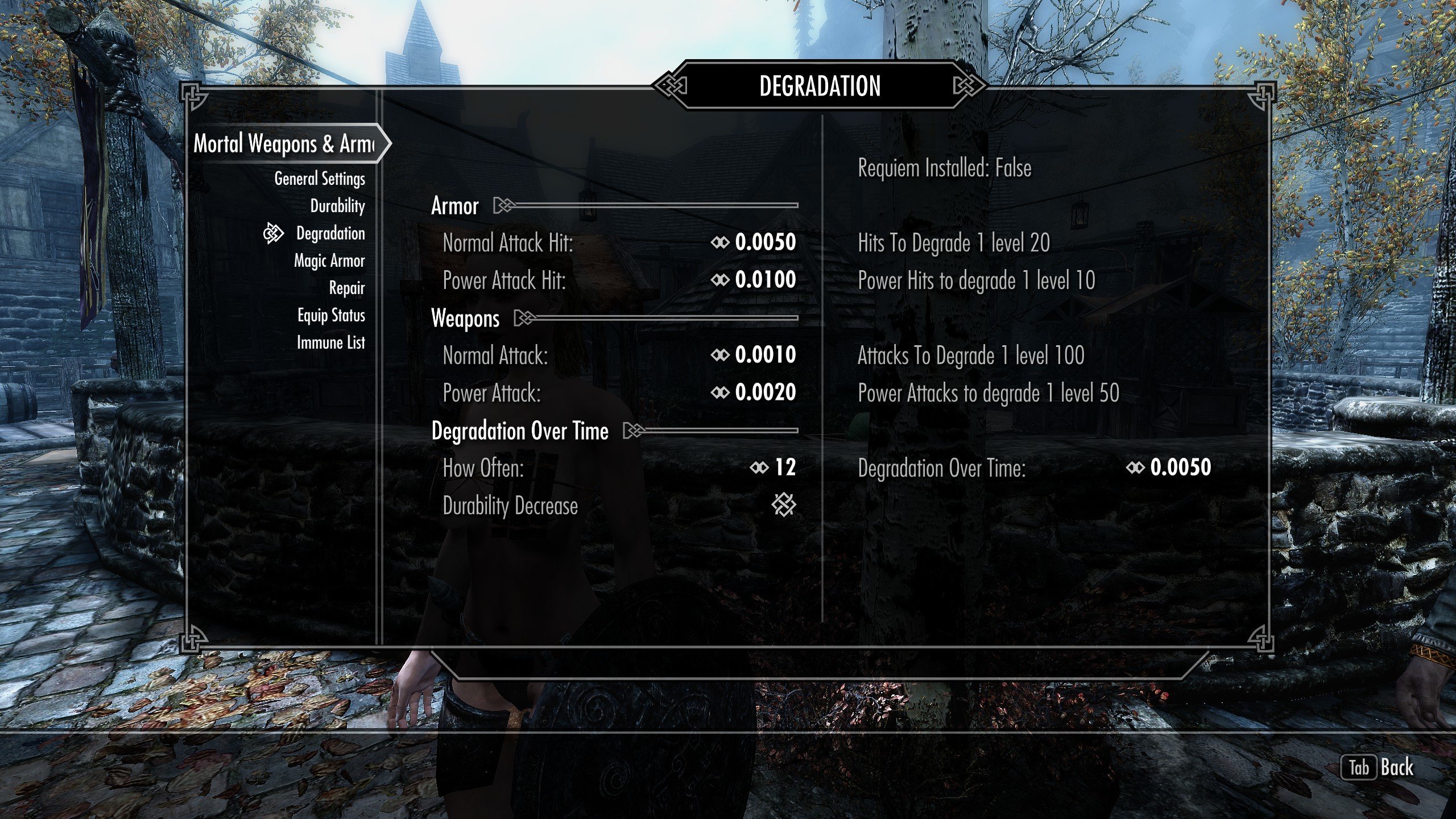Open the Immune List page
This screenshot has width=1456, height=819.
point(330,342)
